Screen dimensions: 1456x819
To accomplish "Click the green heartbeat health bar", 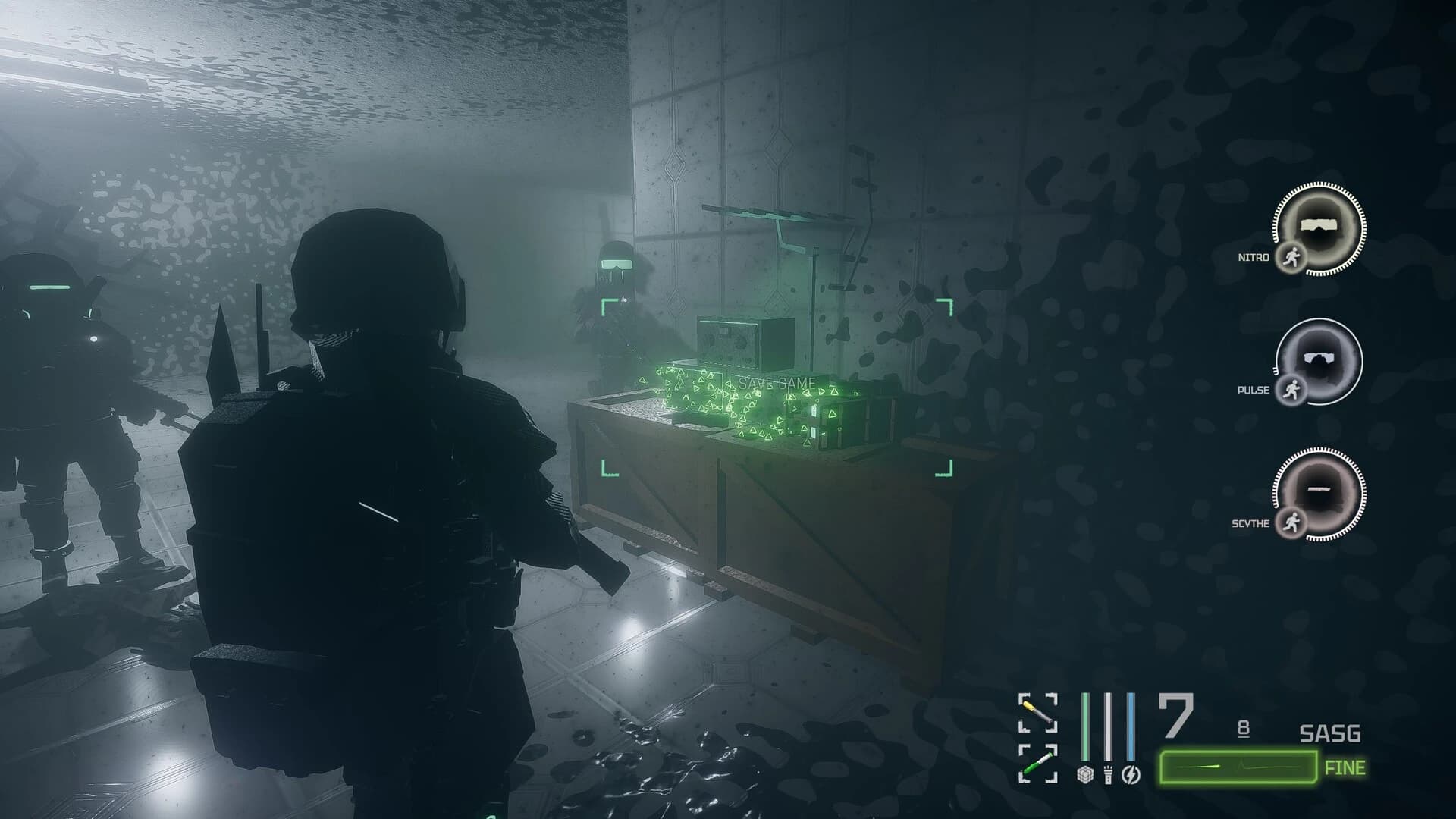I will tap(1238, 767).
